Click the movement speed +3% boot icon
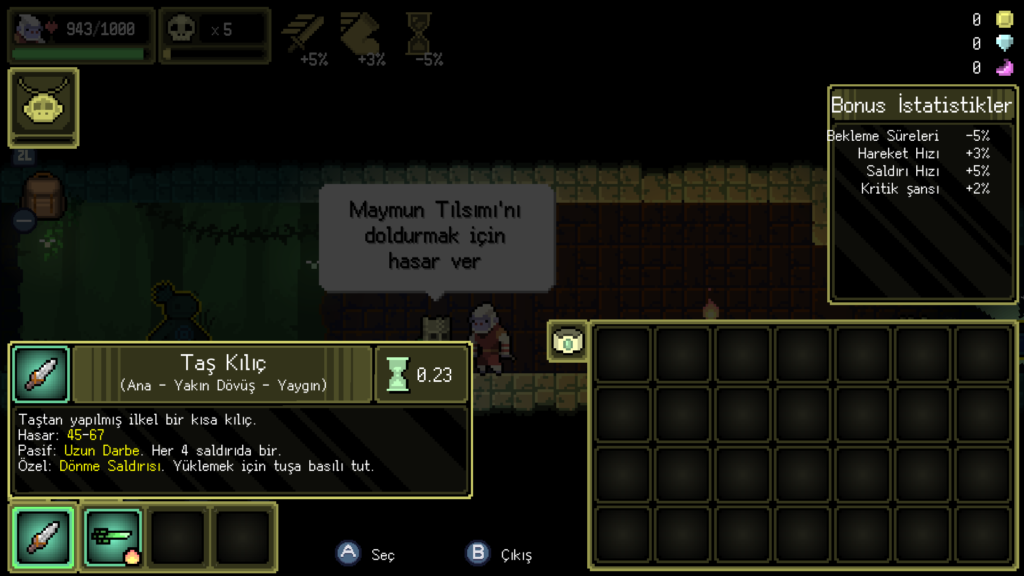 point(361,36)
